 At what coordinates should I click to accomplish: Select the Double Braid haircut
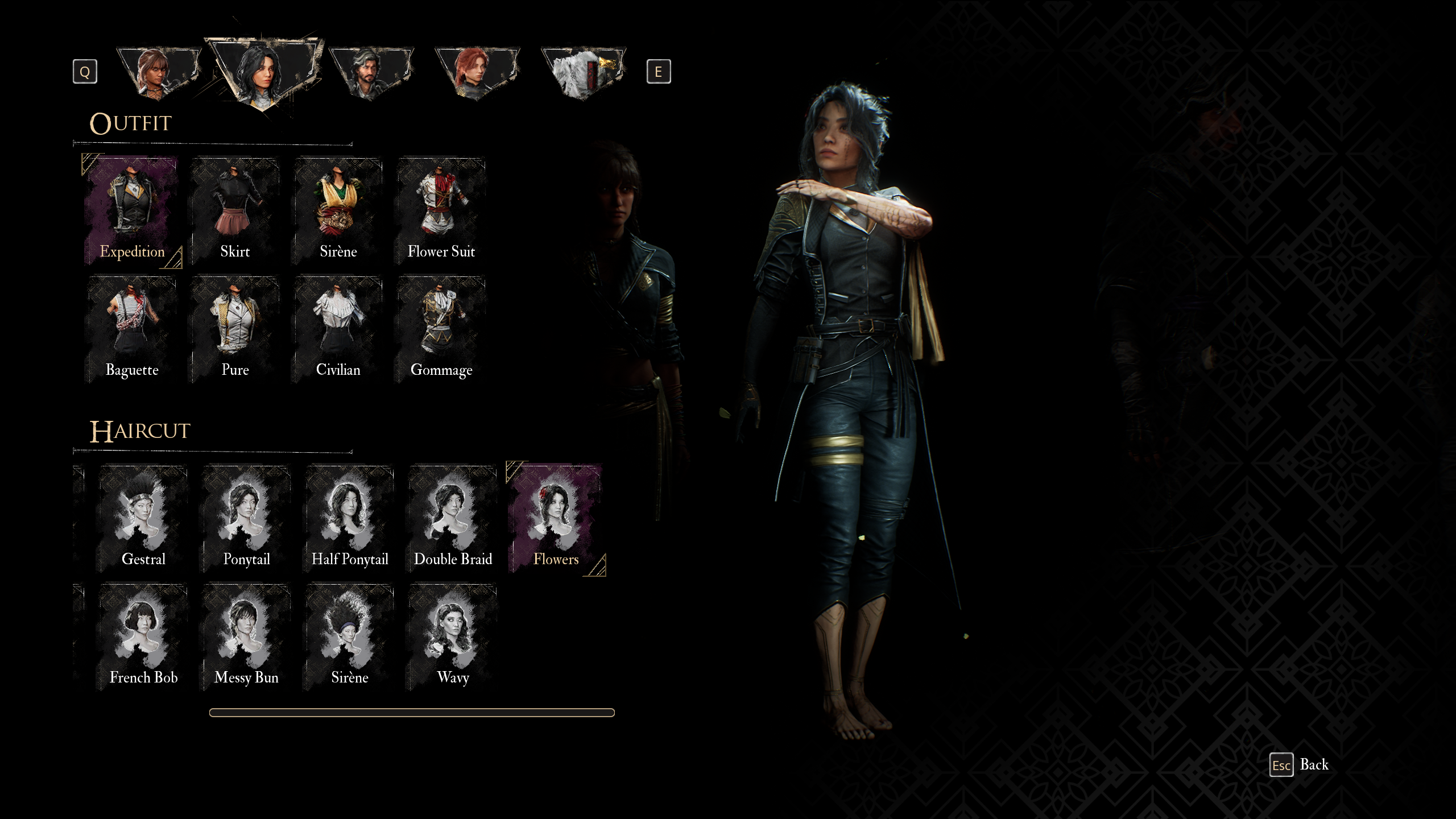453,518
